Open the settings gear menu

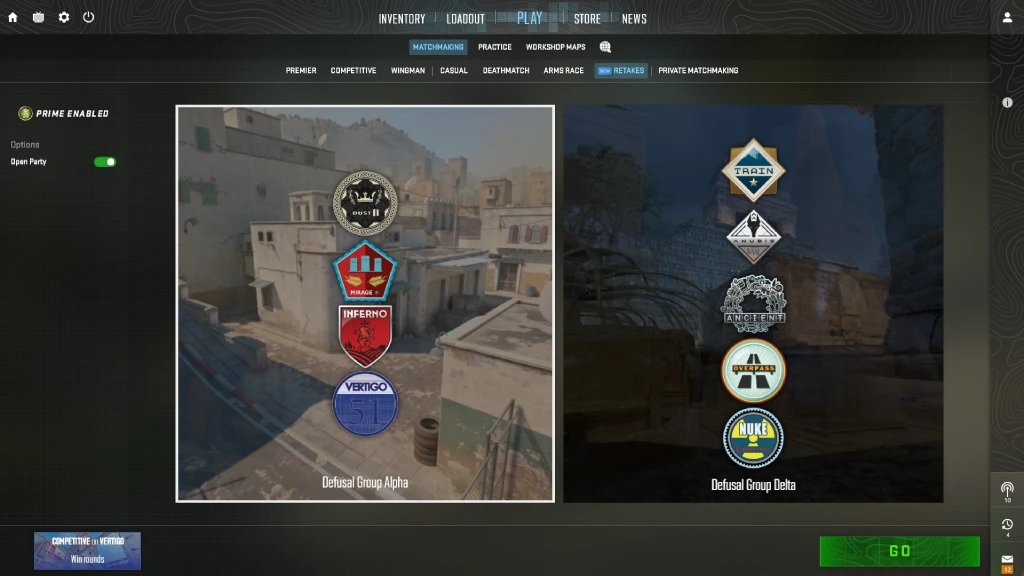coord(64,17)
